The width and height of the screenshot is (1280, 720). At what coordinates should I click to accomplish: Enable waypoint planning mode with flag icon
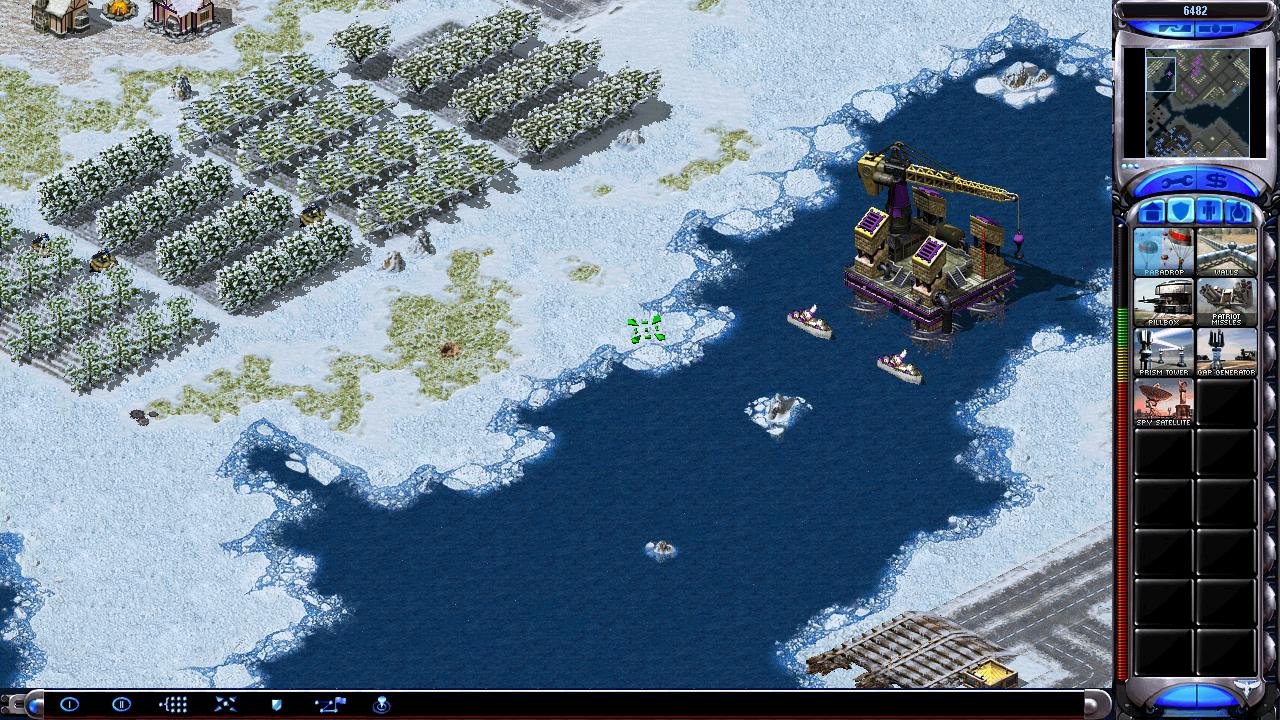tap(329, 704)
